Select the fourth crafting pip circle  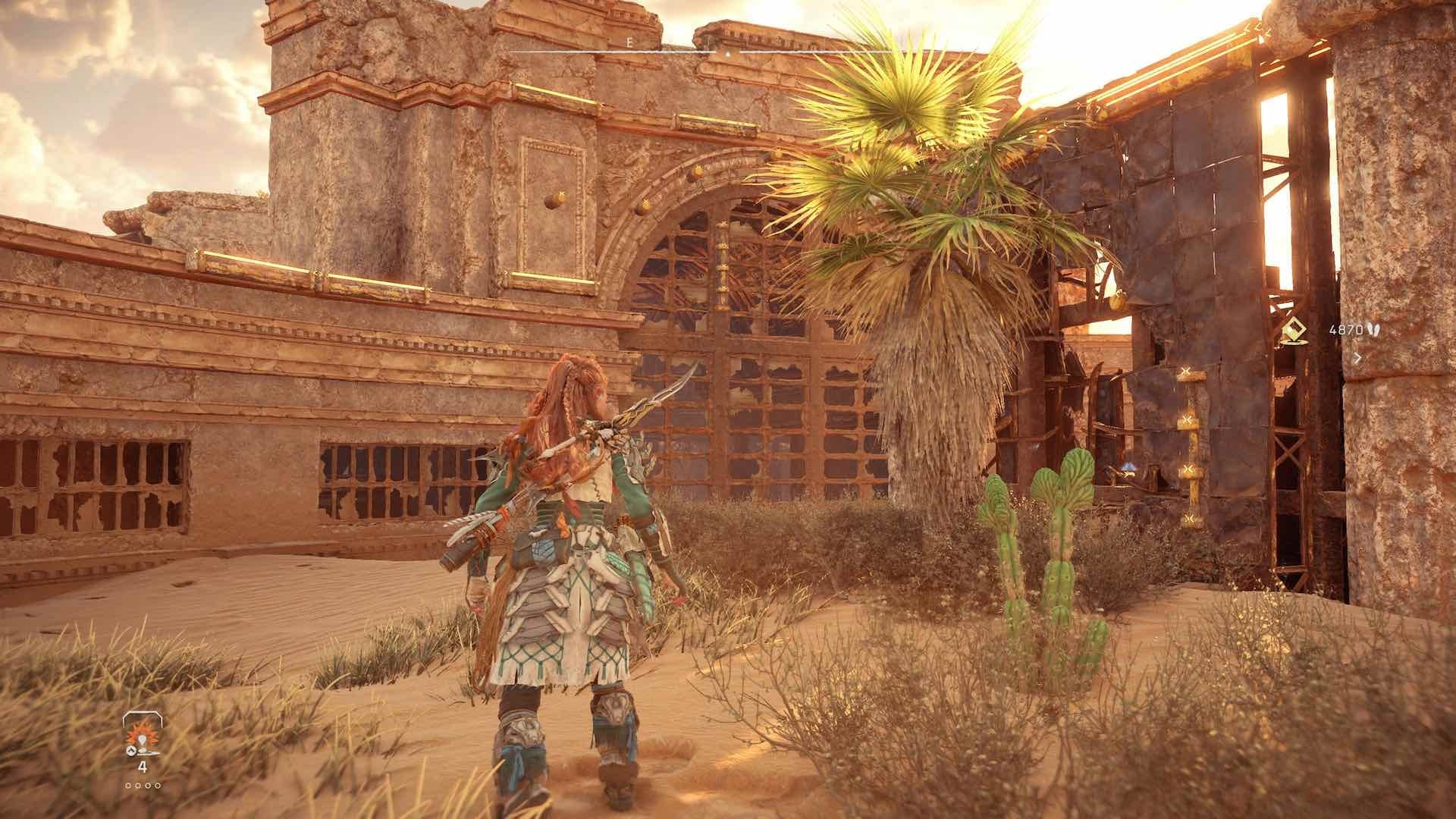tap(157, 786)
